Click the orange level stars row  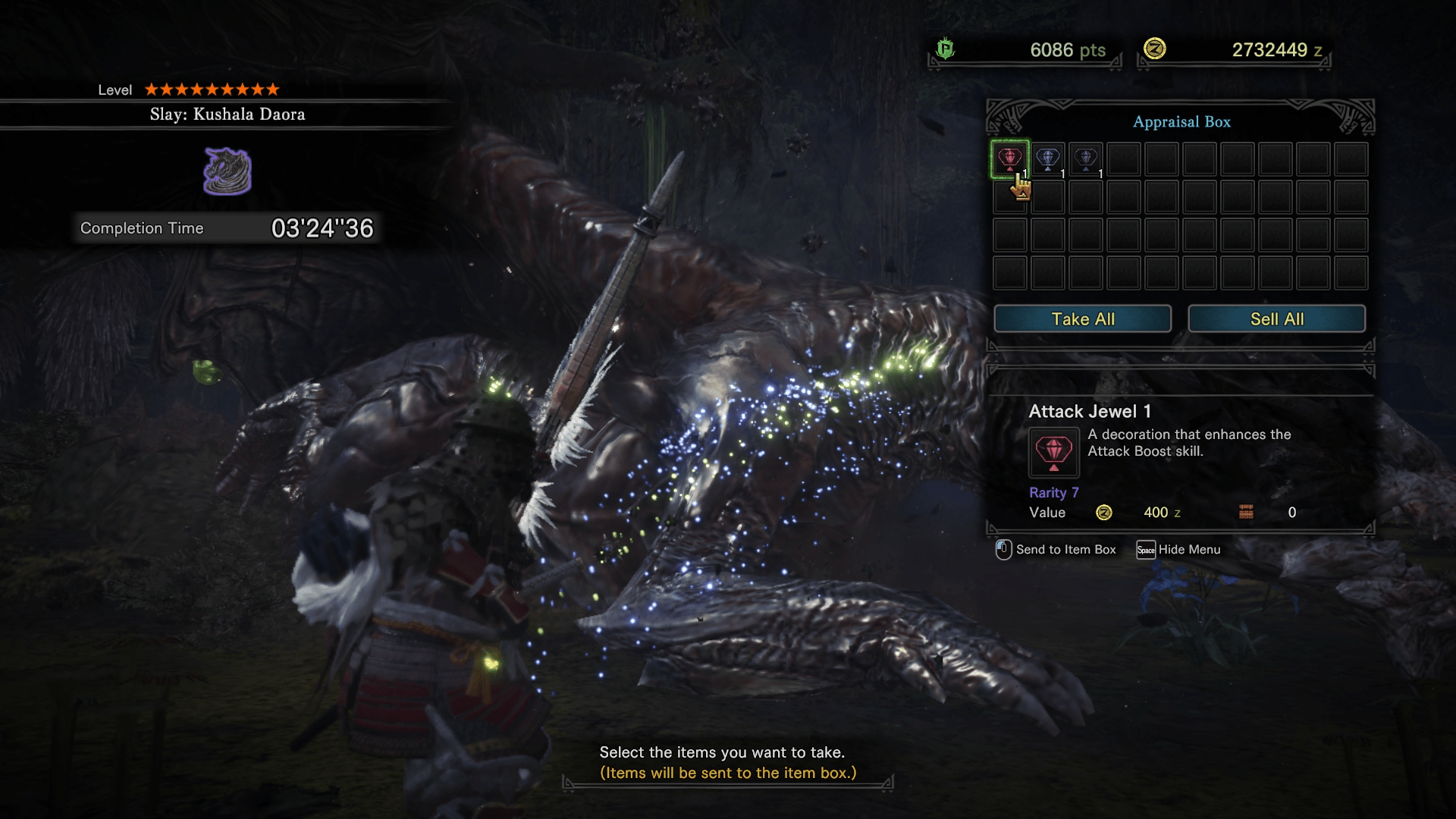(x=212, y=89)
